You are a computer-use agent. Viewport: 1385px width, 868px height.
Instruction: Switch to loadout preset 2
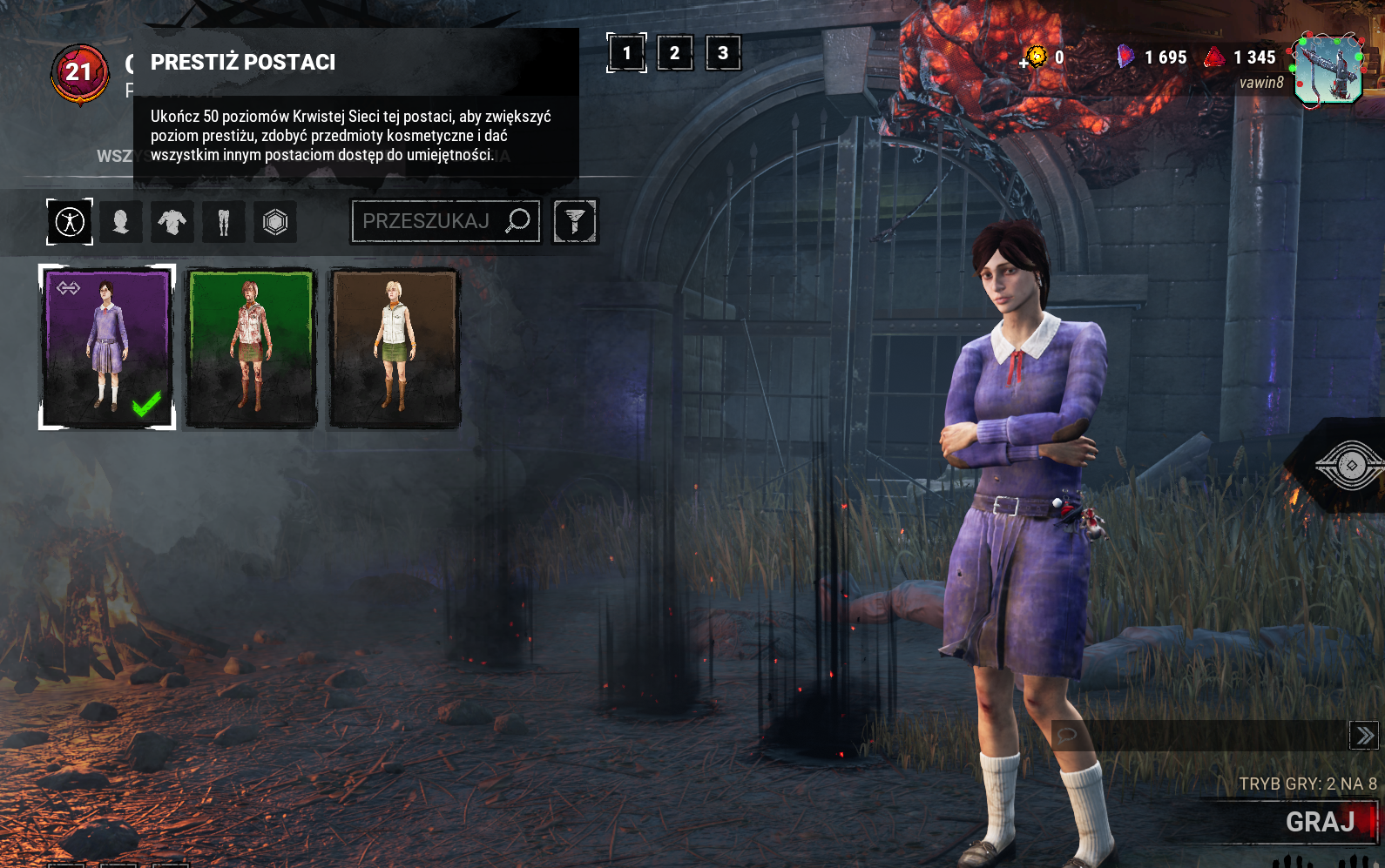(675, 53)
